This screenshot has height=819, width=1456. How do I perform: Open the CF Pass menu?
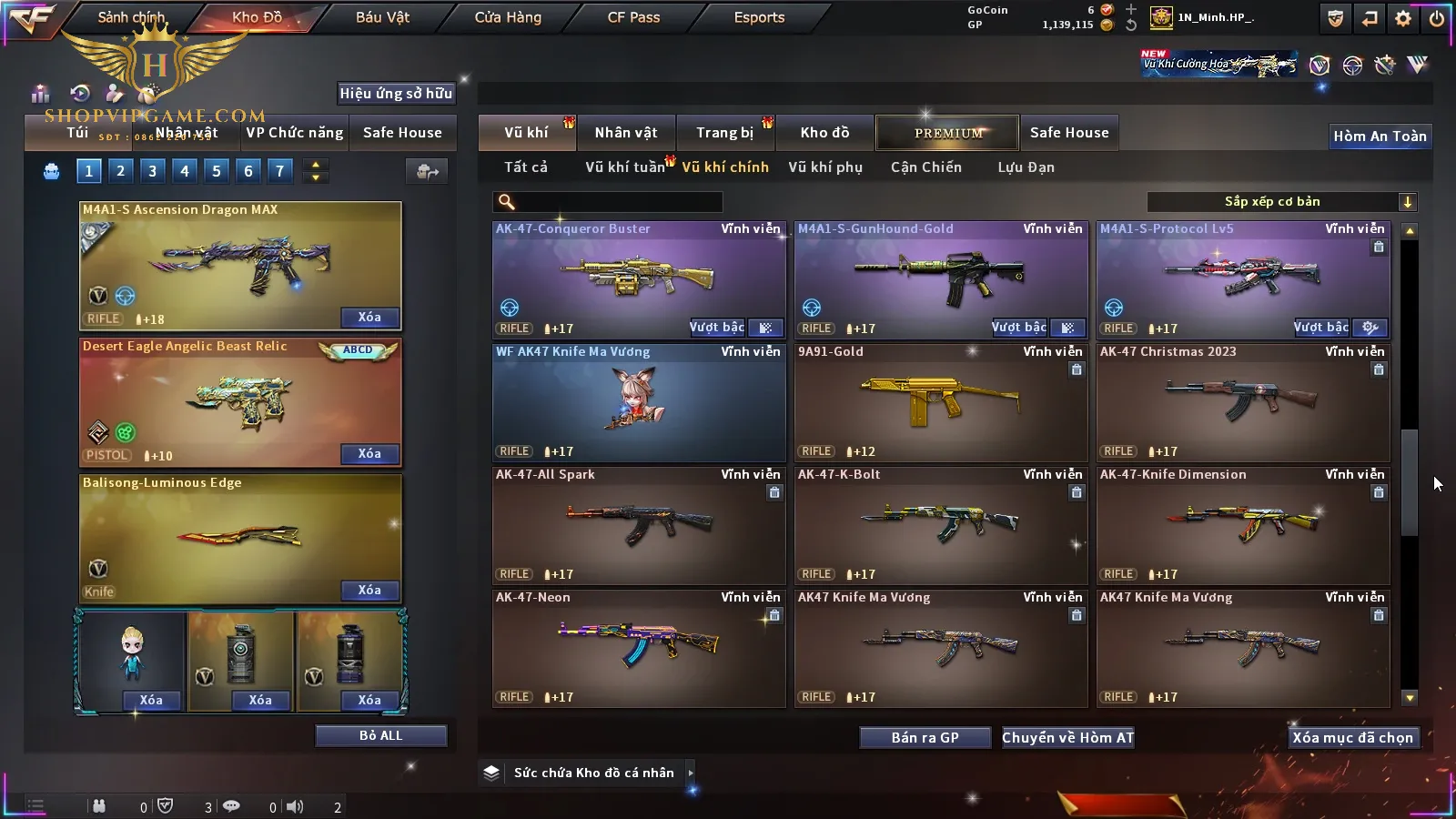click(x=633, y=17)
